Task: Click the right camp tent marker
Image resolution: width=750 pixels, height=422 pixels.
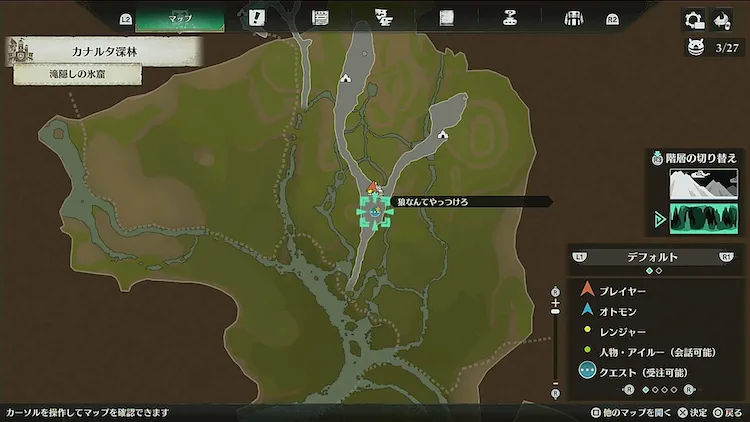Action: [x=441, y=133]
